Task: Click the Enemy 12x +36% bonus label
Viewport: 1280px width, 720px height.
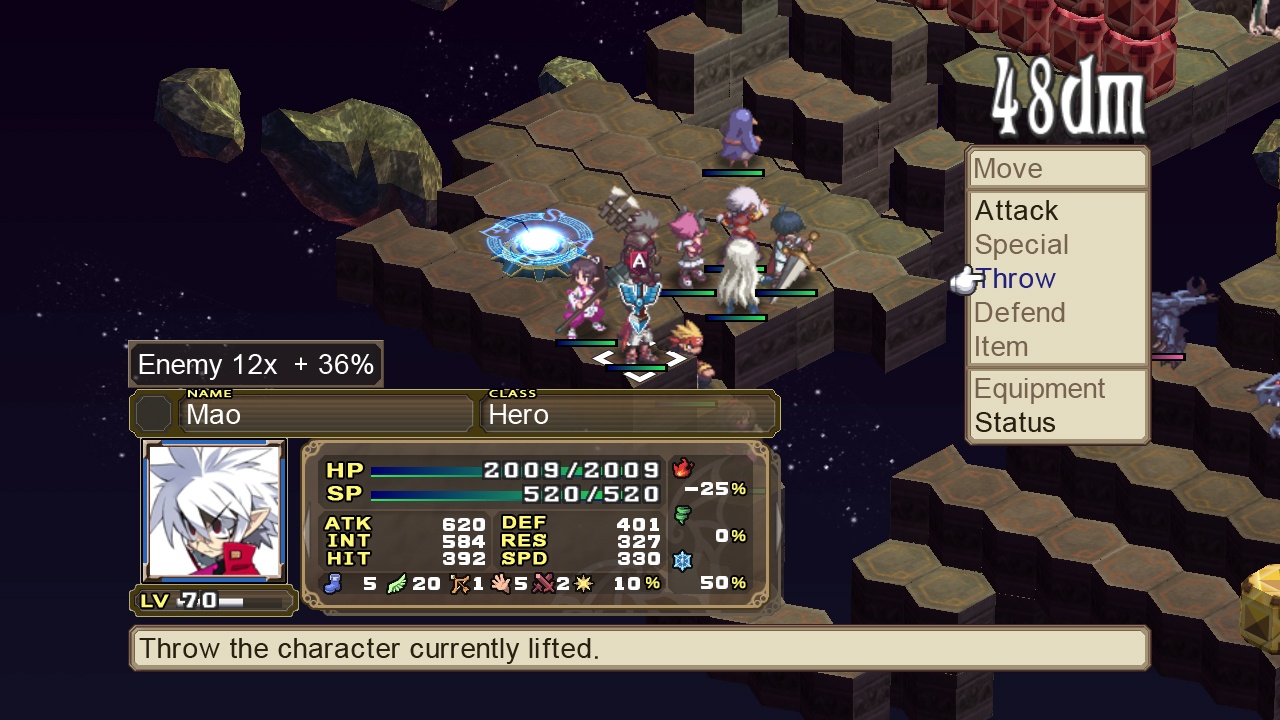Action: 254,364
